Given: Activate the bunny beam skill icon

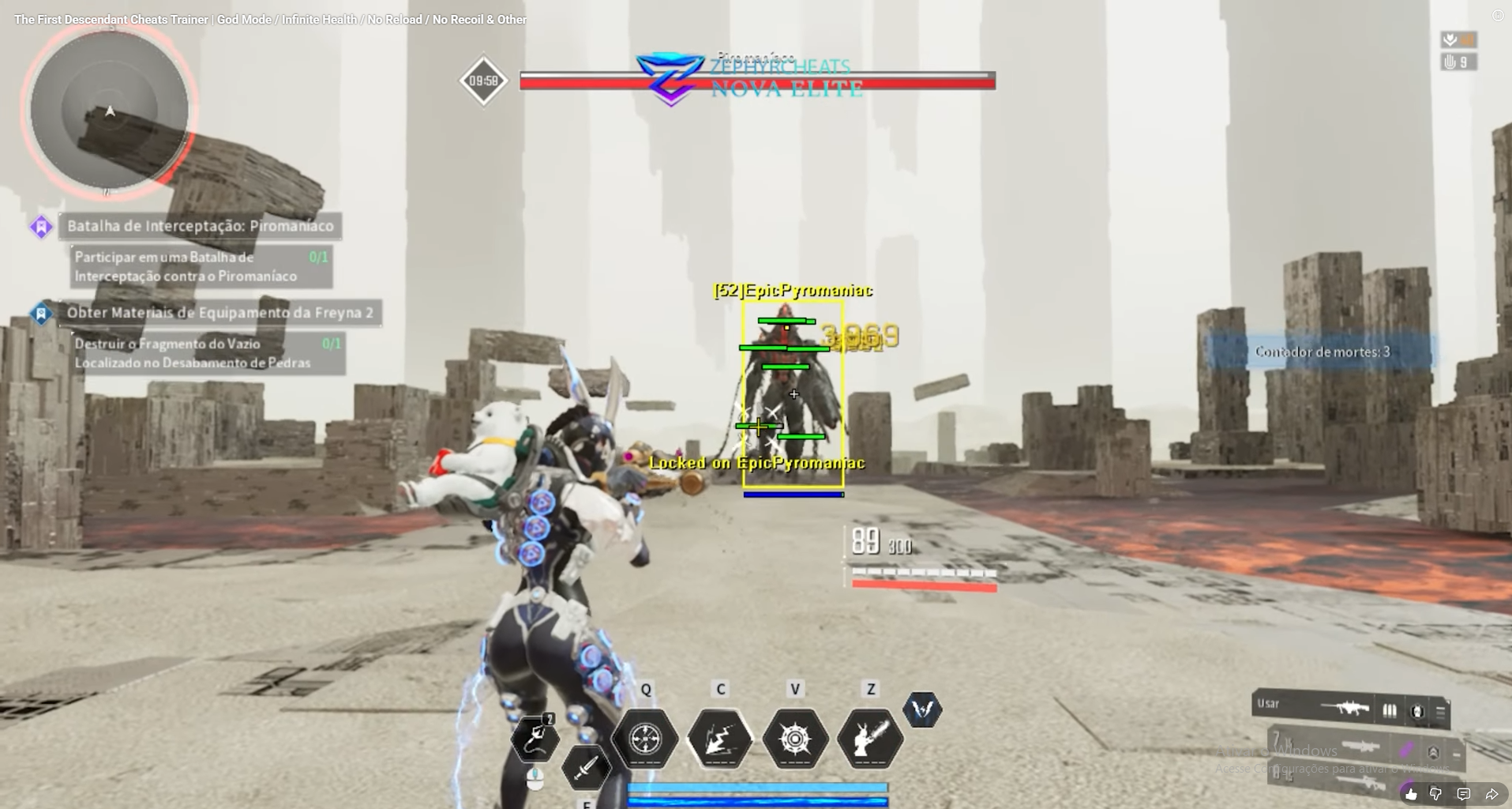Looking at the screenshot, I should coord(869,739).
